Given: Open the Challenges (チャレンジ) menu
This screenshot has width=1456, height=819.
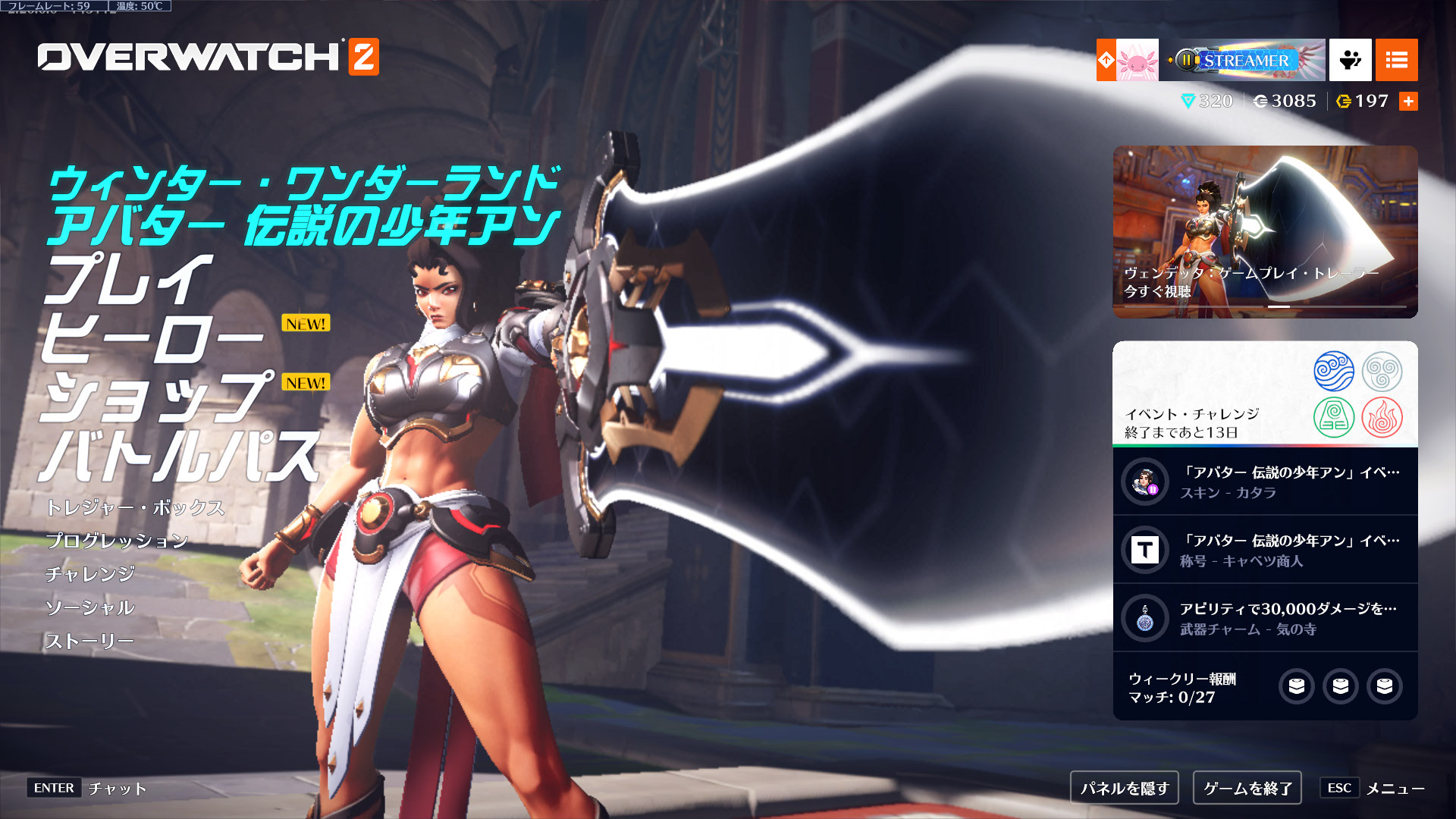Looking at the screenshot, I should click(90, 574).
